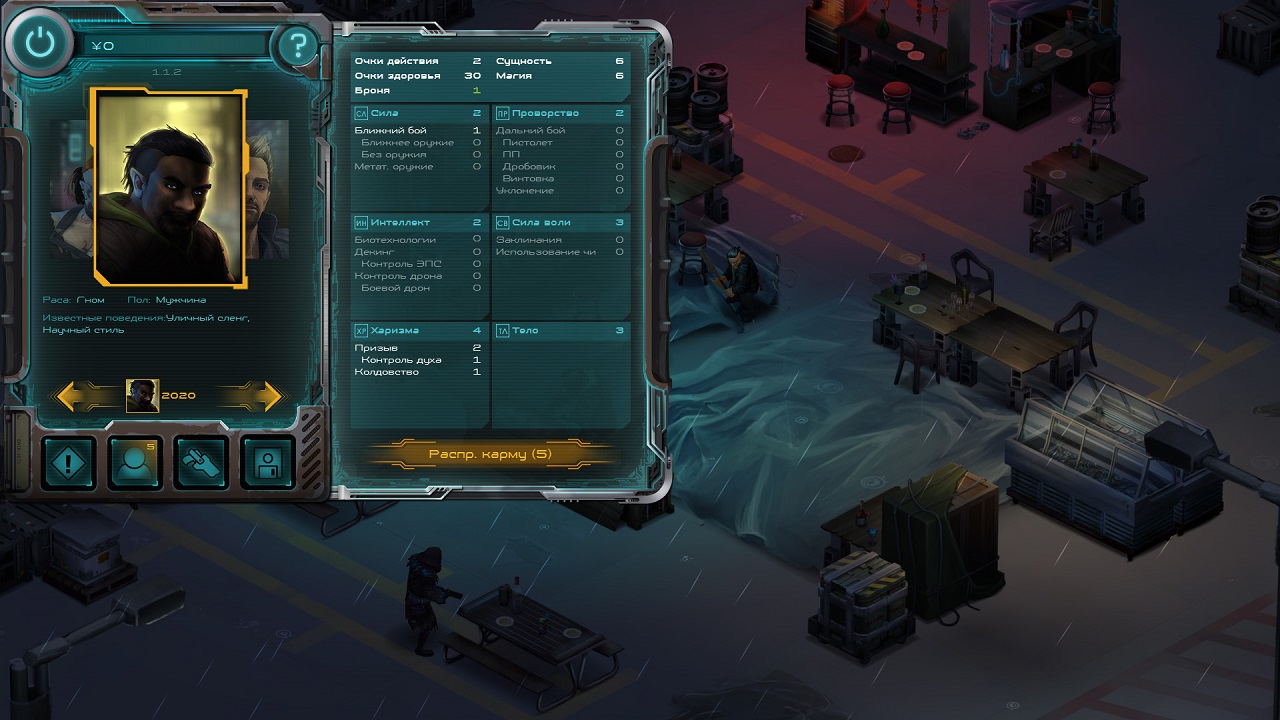Click the large dwarf character portrait
This screenshot has height=720, width=1280.
tap(168, 187)
